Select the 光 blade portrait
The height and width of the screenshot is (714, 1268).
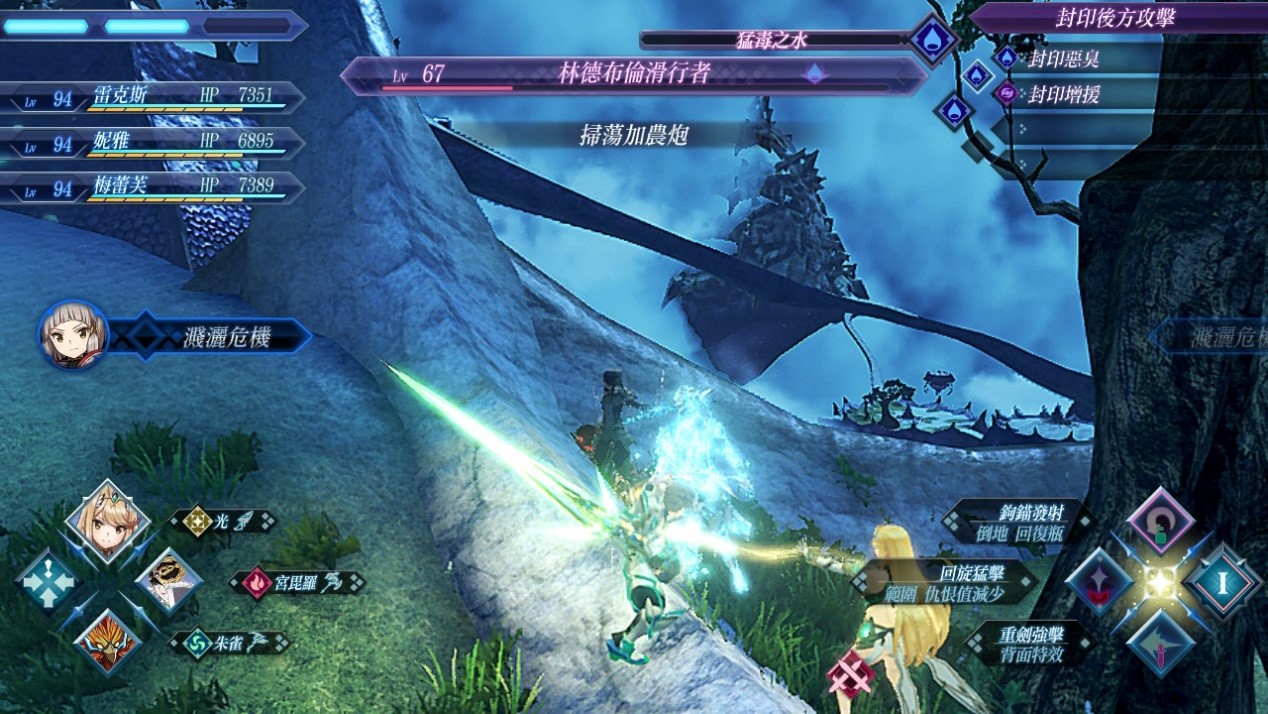107,522
